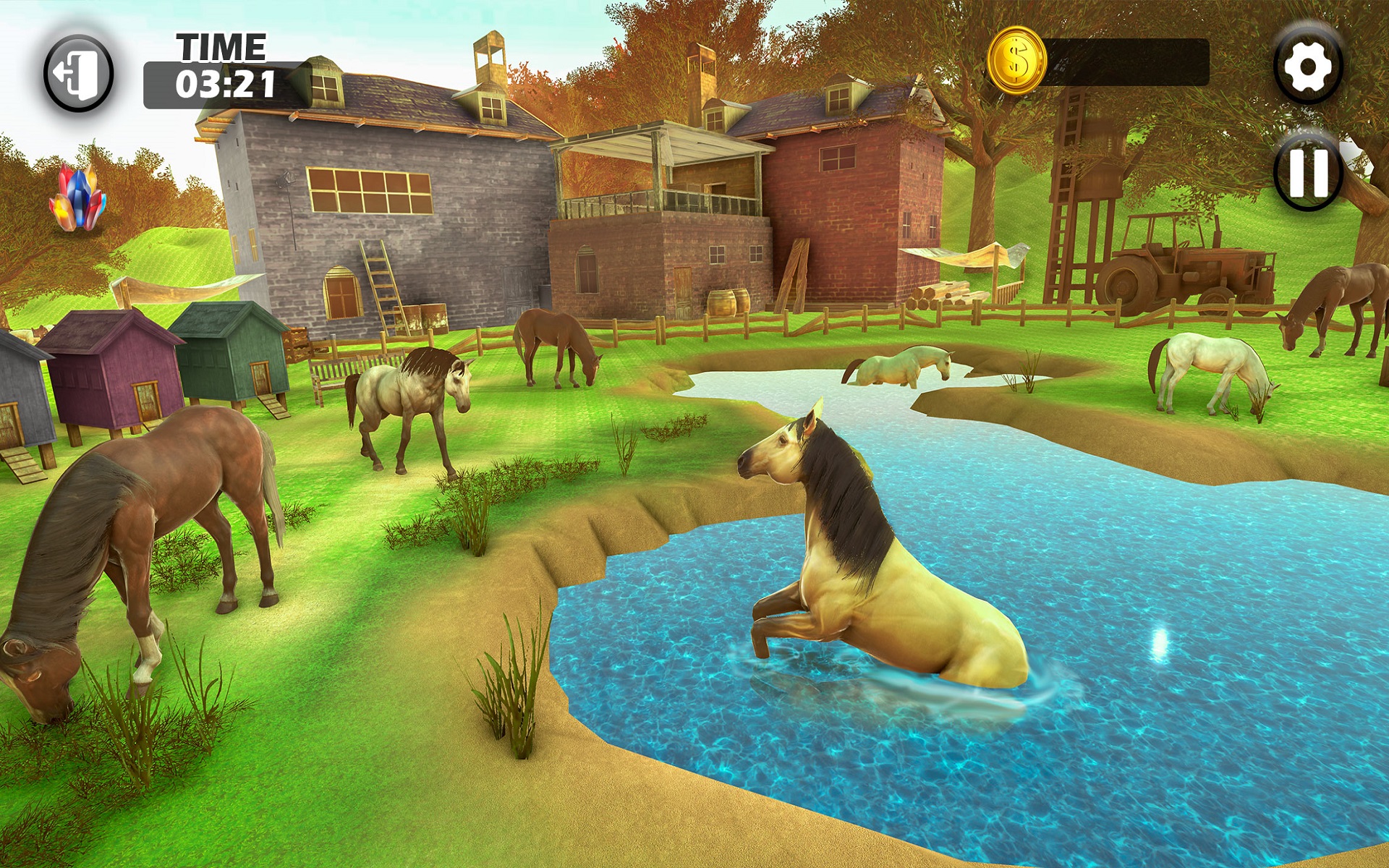Tap the gold dollar coin icon
Screen dimensions: 1389x868
coord(1019,61)
